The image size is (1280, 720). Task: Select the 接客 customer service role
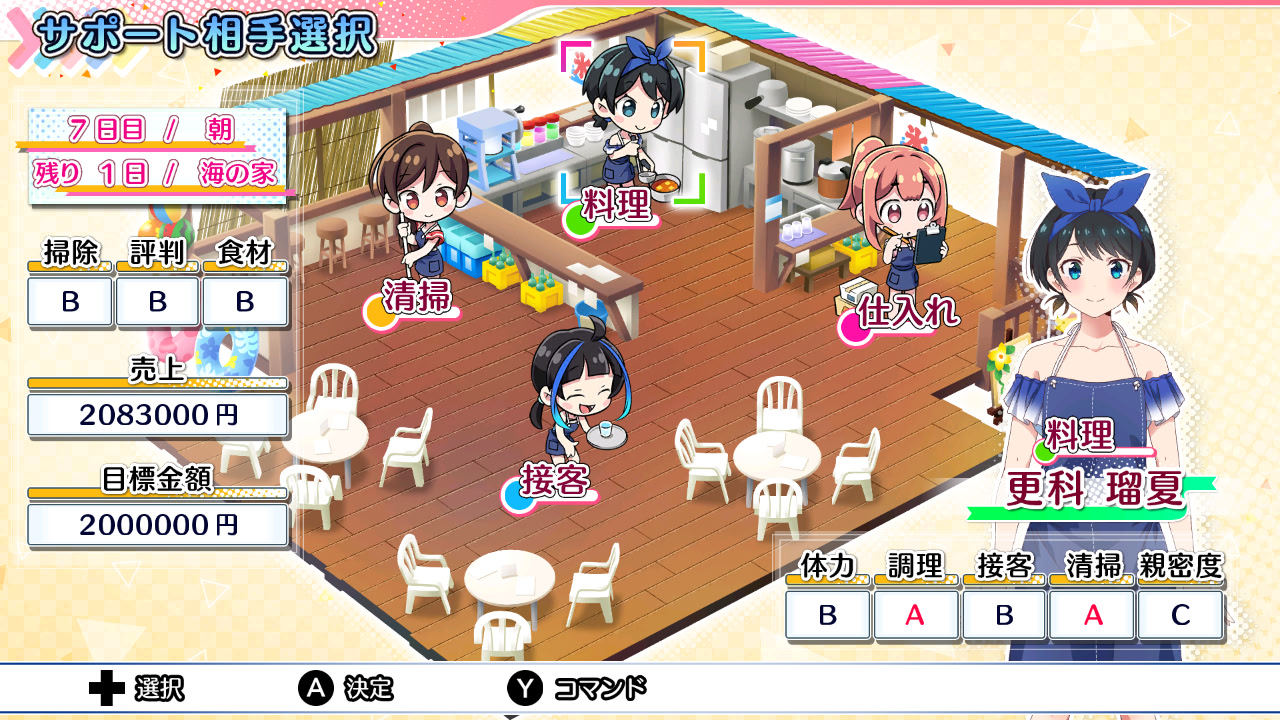(555, 481)
